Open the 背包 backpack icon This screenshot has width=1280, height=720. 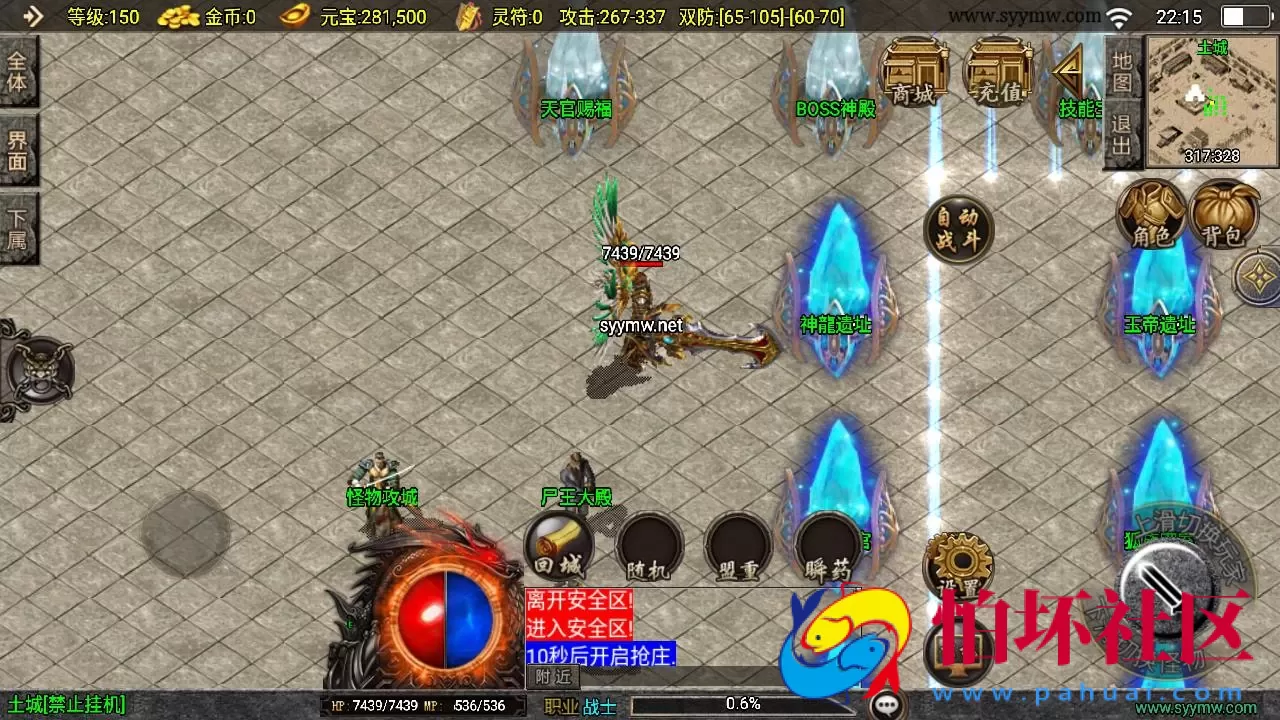click(1224, 215)
